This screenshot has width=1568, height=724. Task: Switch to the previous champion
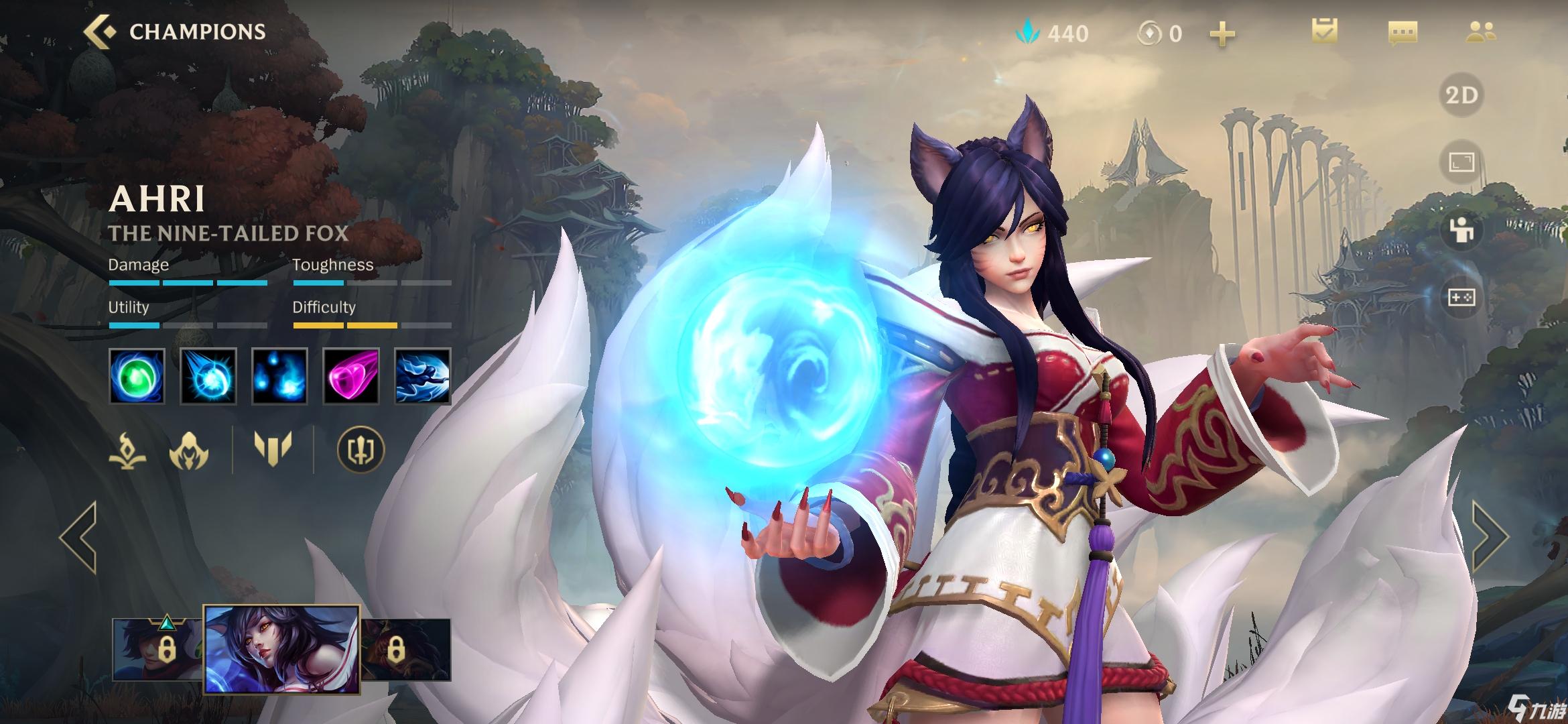tap(78, 537)
